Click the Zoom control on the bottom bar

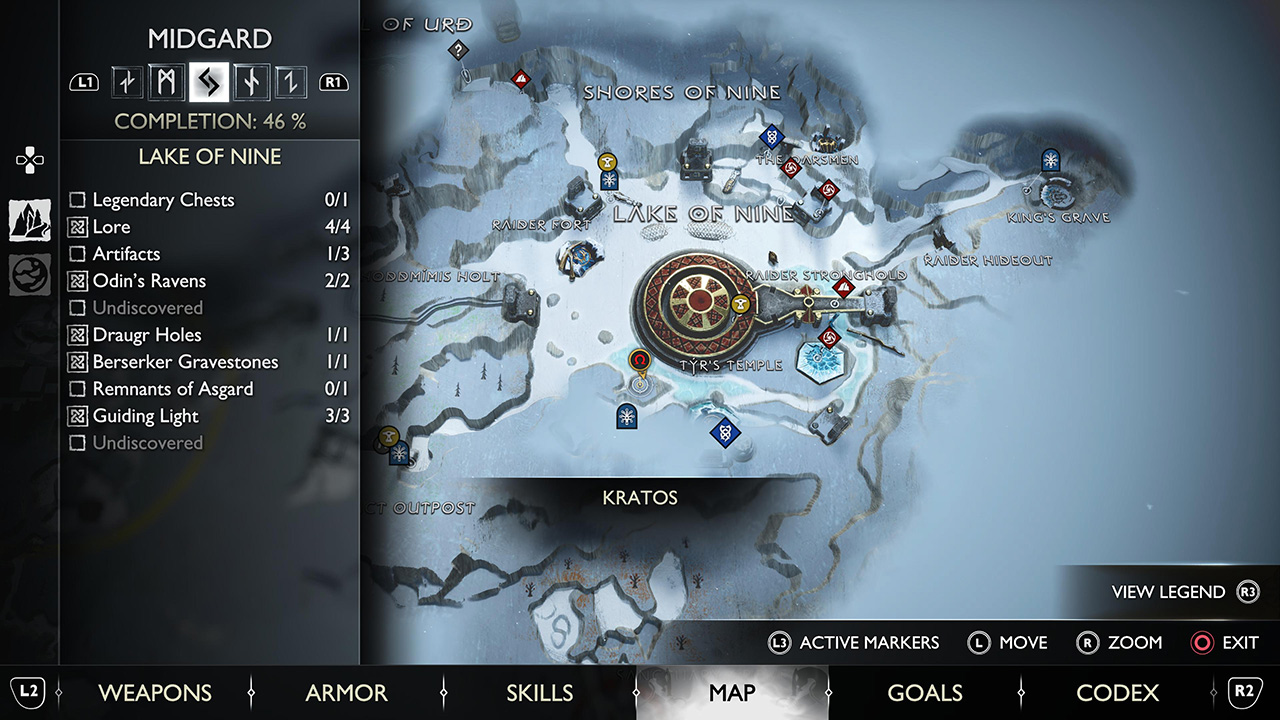coord(1135,643)
